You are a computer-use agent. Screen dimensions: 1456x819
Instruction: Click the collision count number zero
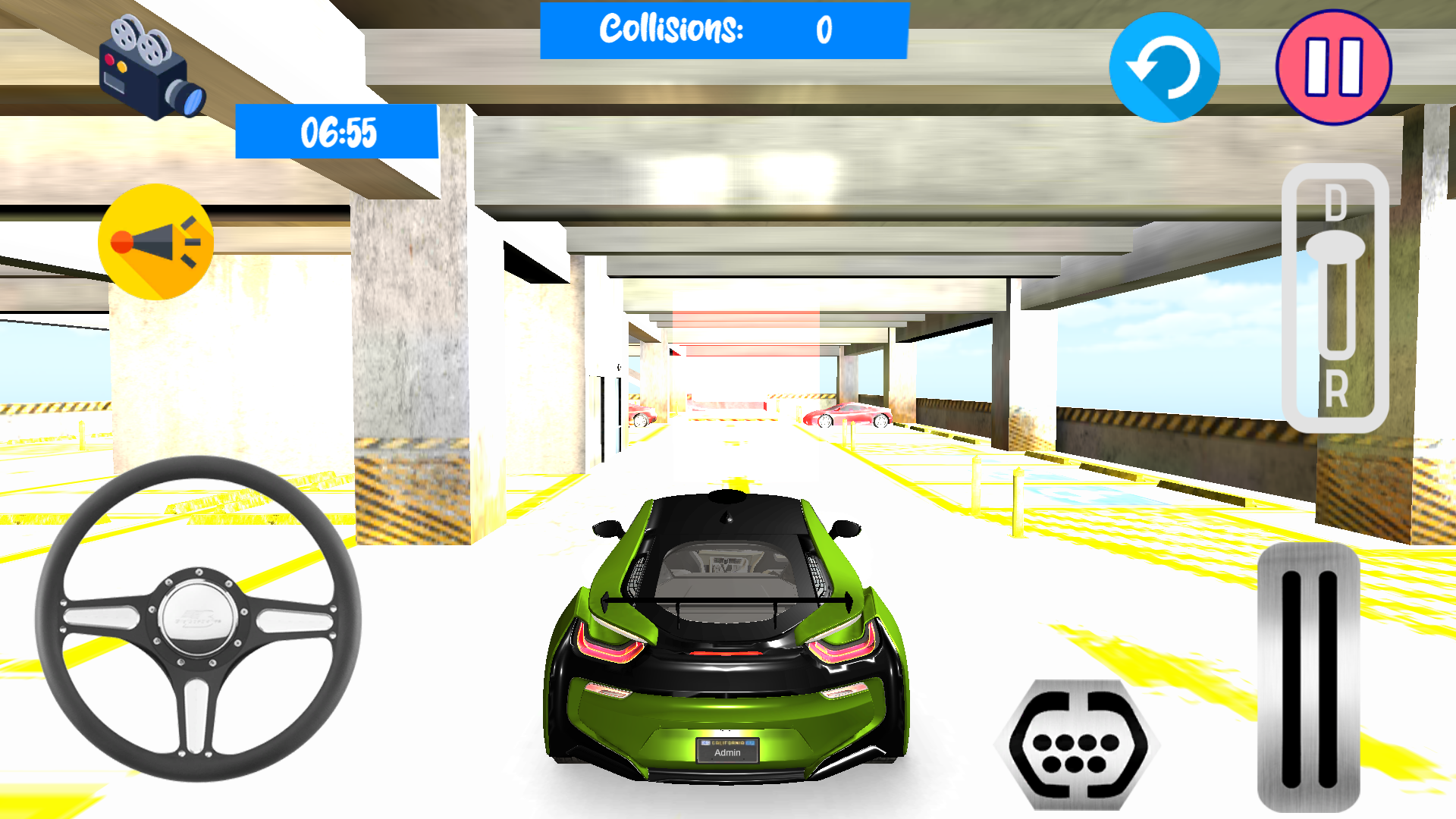tap(823, 30)
